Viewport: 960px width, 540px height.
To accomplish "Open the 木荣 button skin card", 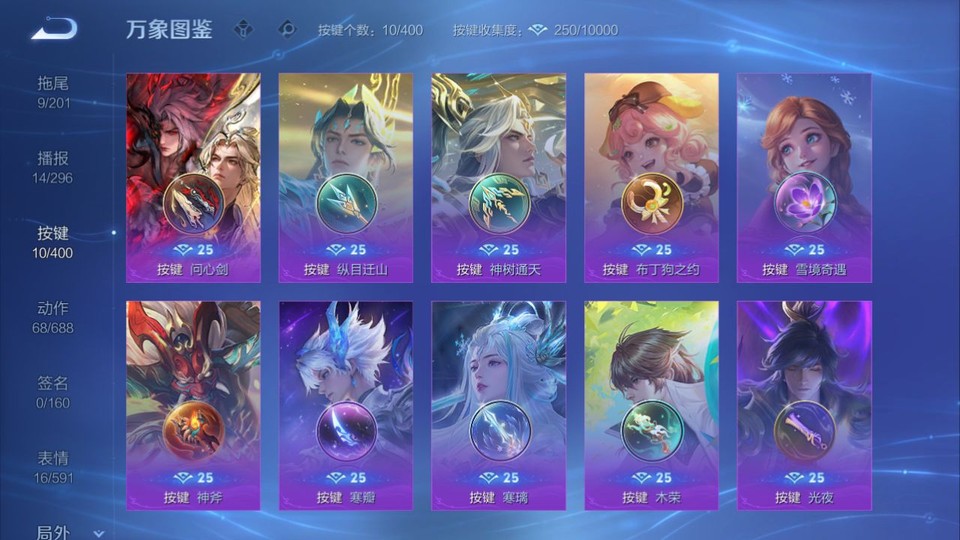I will (651, 405).
